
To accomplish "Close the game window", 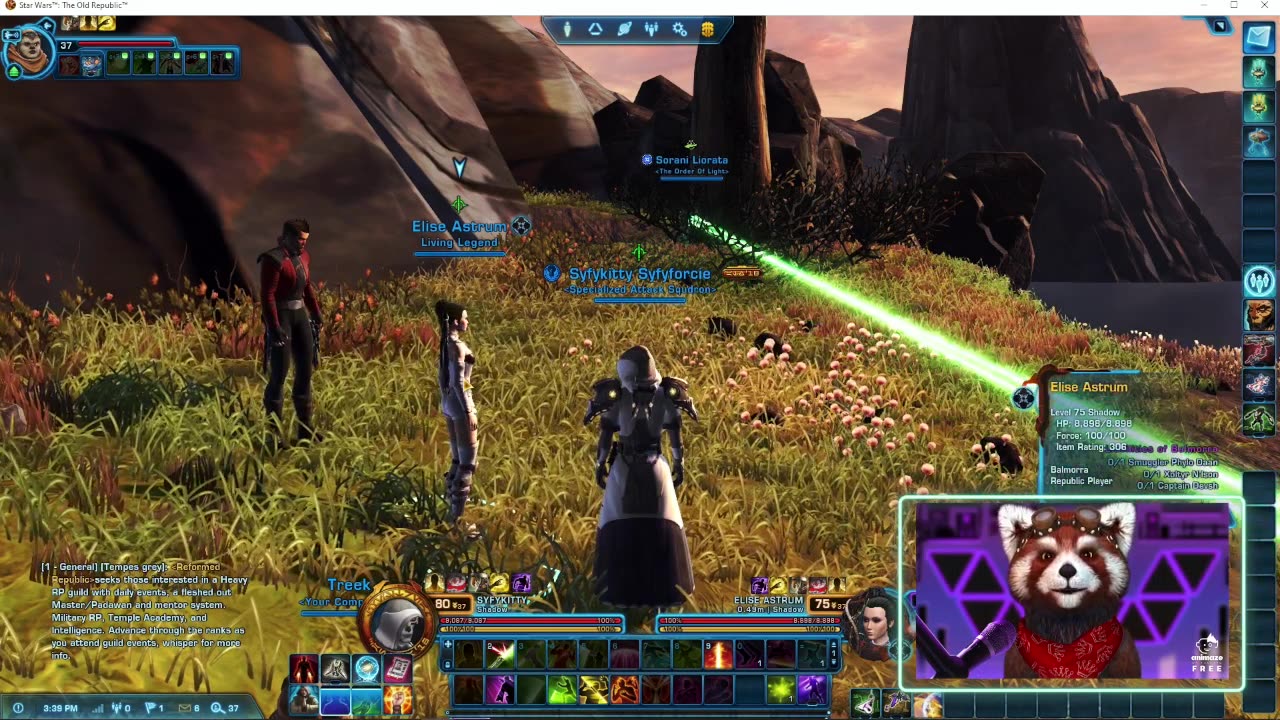I will (1261, 6).
